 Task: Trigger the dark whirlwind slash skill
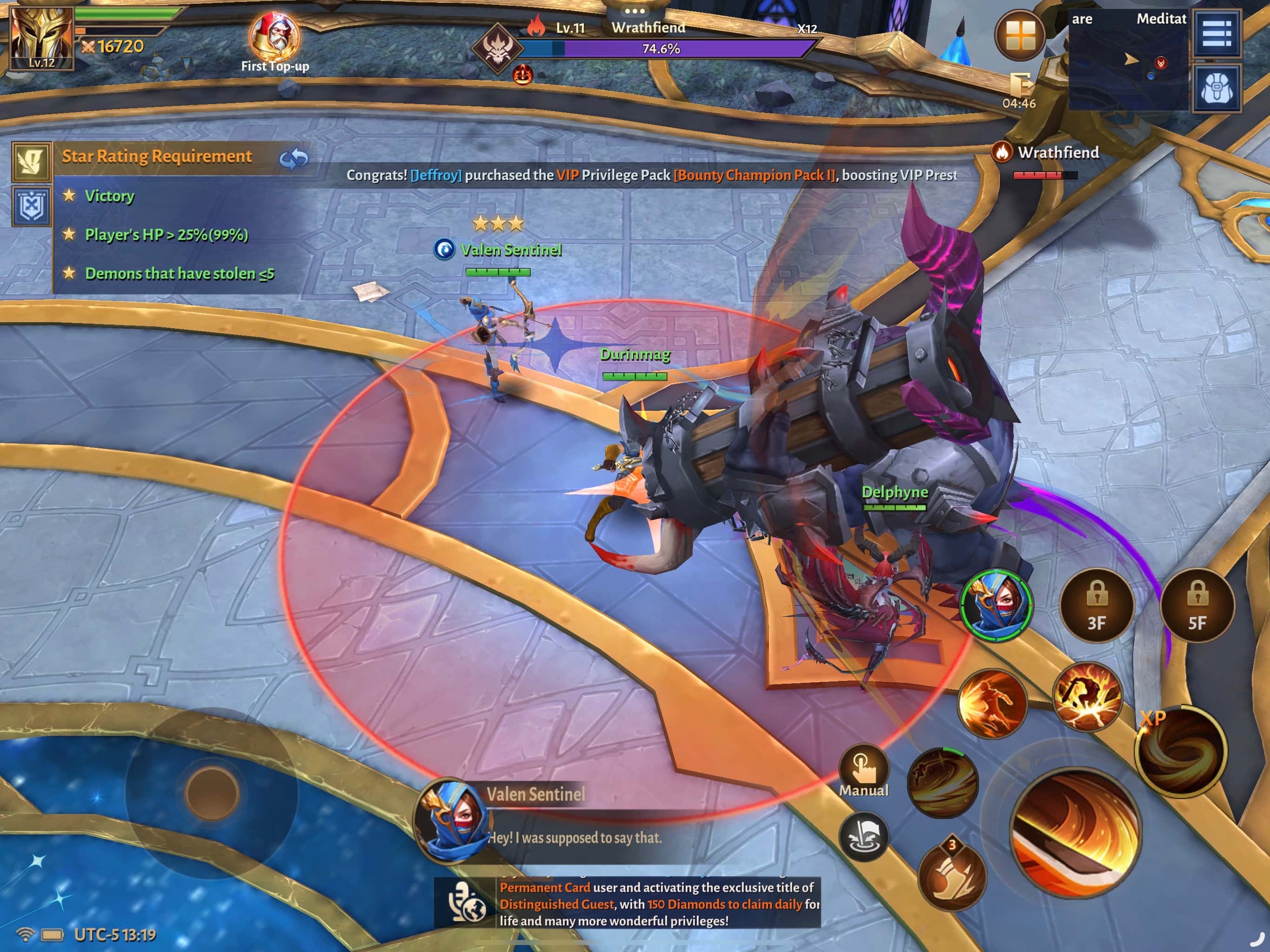pos(942,782)
